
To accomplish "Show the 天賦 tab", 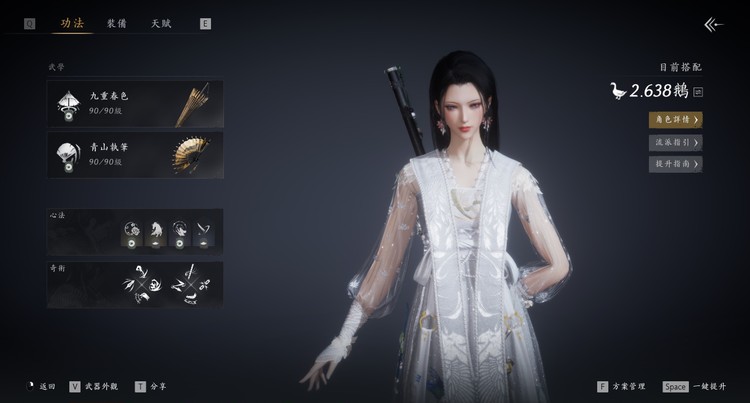I will pyautogui.click(x=161, y=23).
